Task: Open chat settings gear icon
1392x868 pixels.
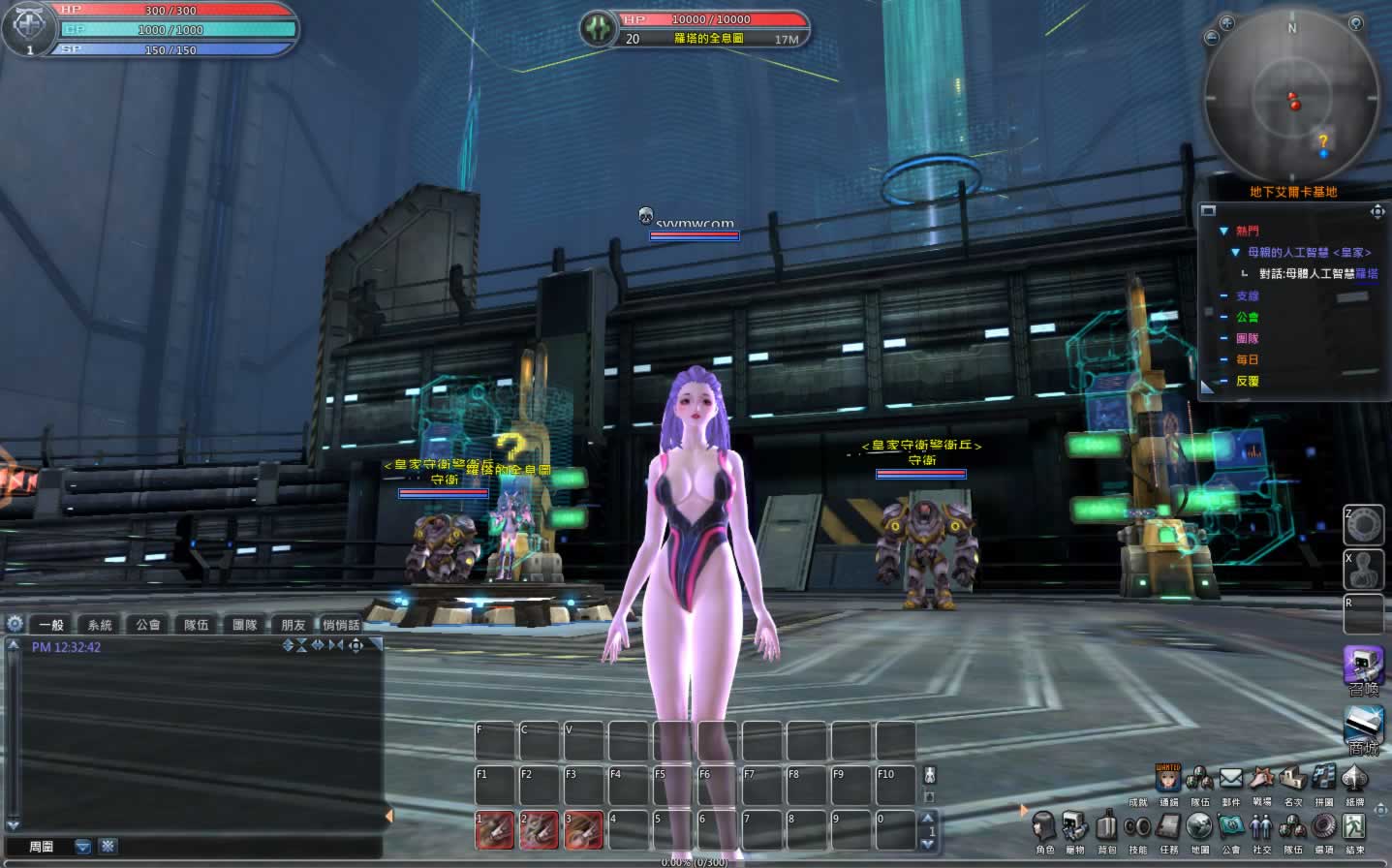Action: pyautogui.click(x=15, y=624)
